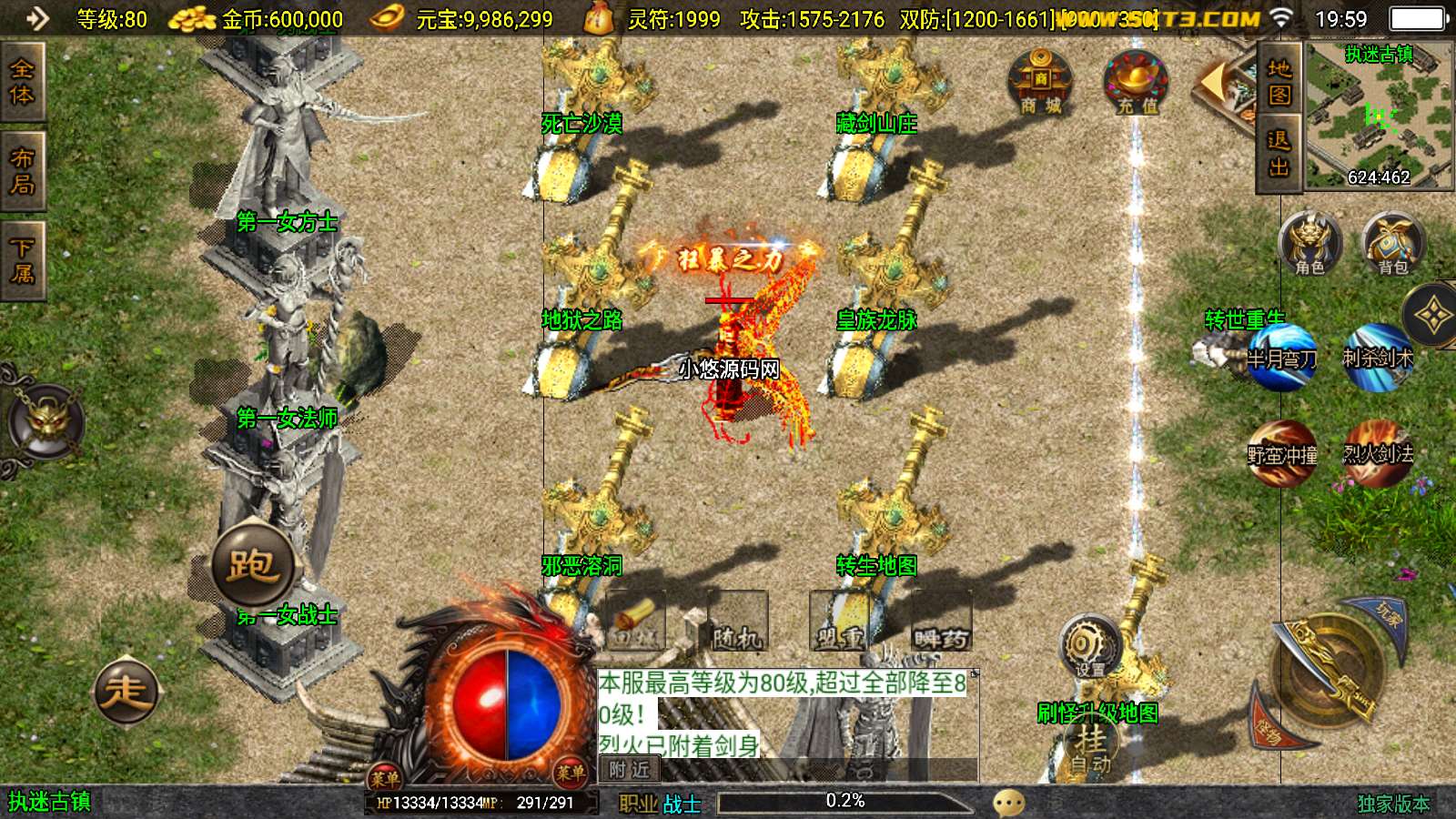
Task: Select the 附近 nearby chat tab
Action: [x=630, y=770]
